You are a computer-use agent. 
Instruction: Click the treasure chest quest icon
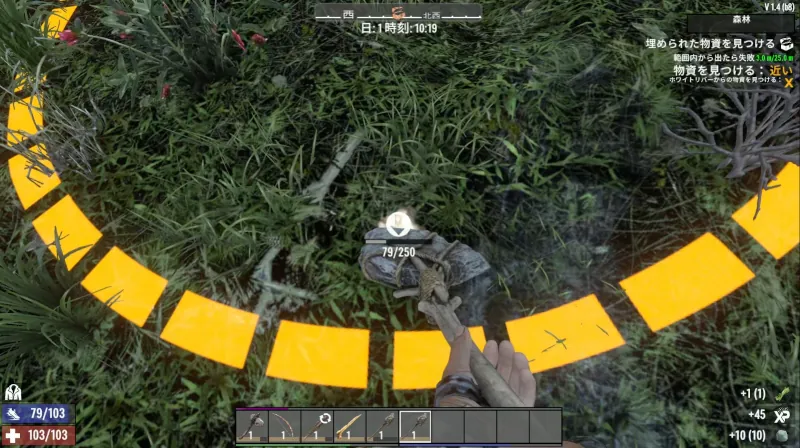pyautogui.click(x=786, y=44)
